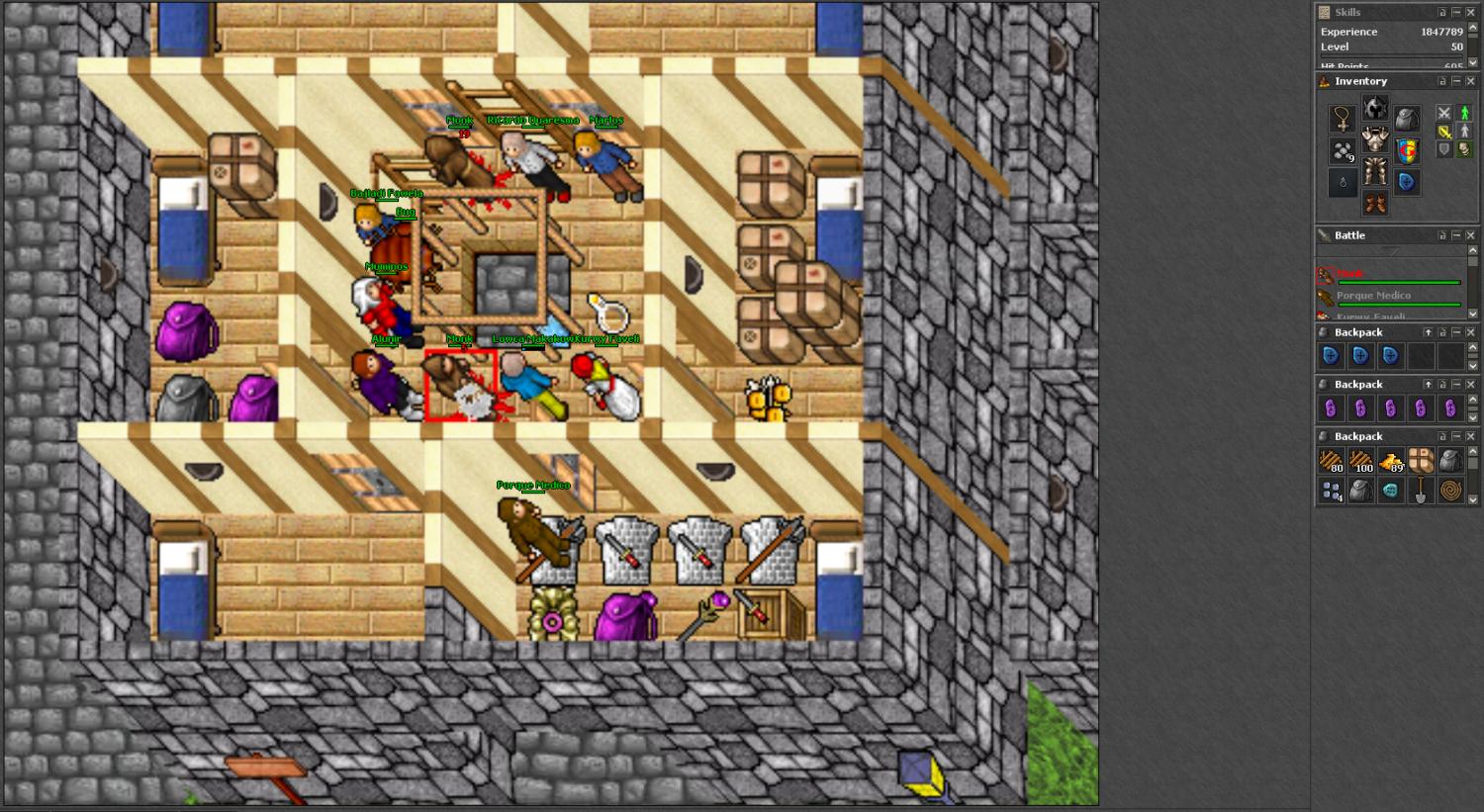Click the leather boots slot

pos(1374,203)
